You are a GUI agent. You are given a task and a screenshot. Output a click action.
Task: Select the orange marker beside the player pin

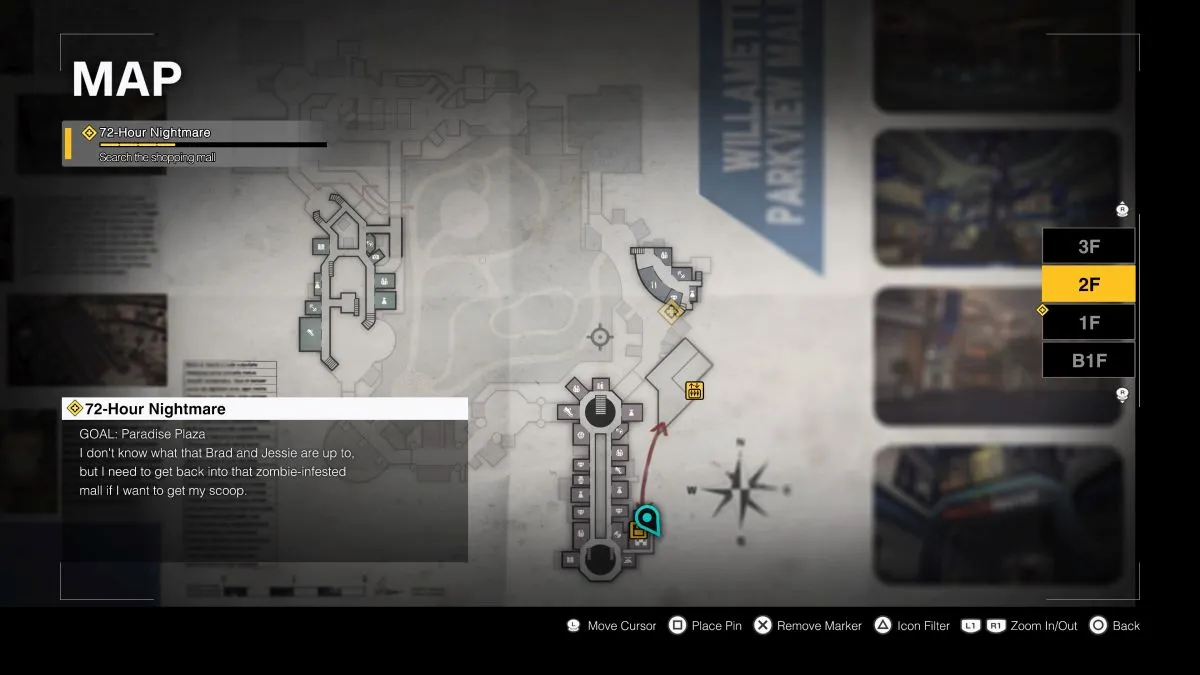click(636, 533)
